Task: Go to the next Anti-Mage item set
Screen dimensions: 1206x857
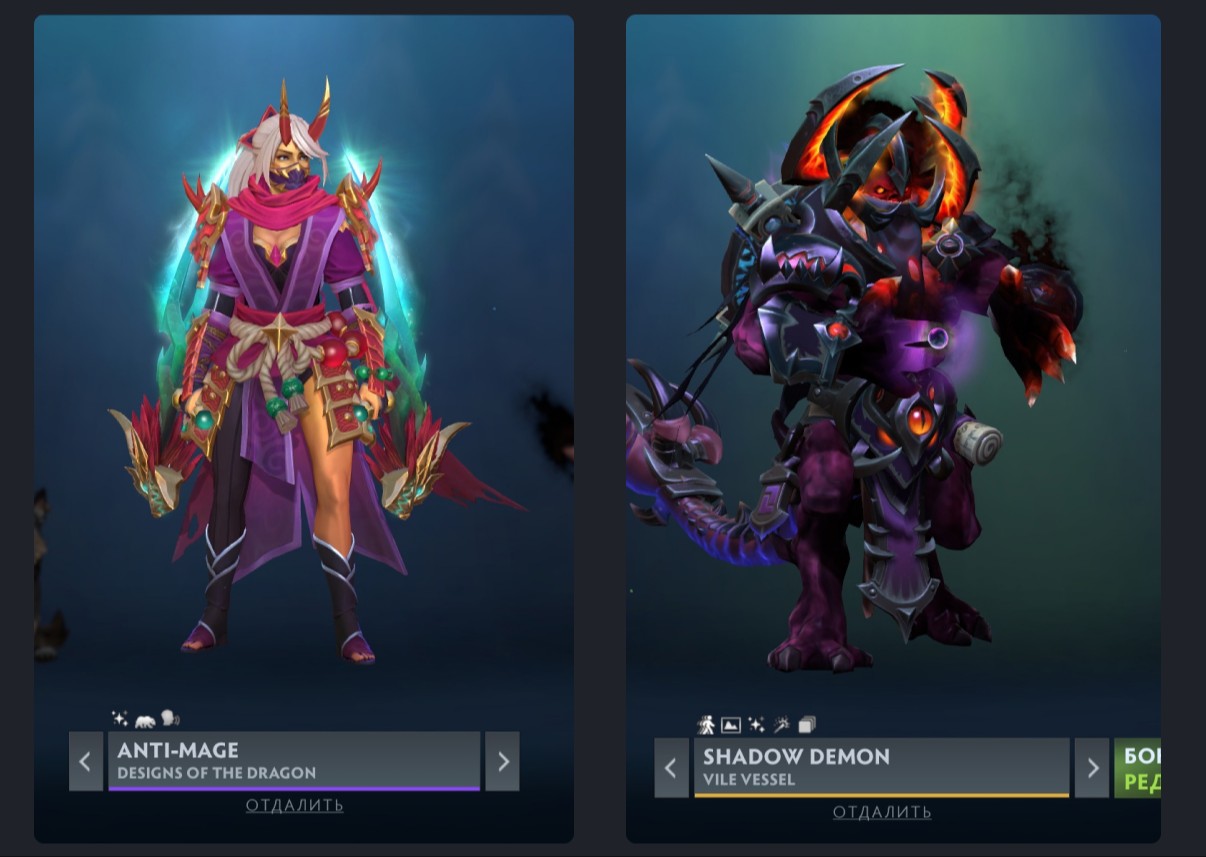Action: [502, 762]
